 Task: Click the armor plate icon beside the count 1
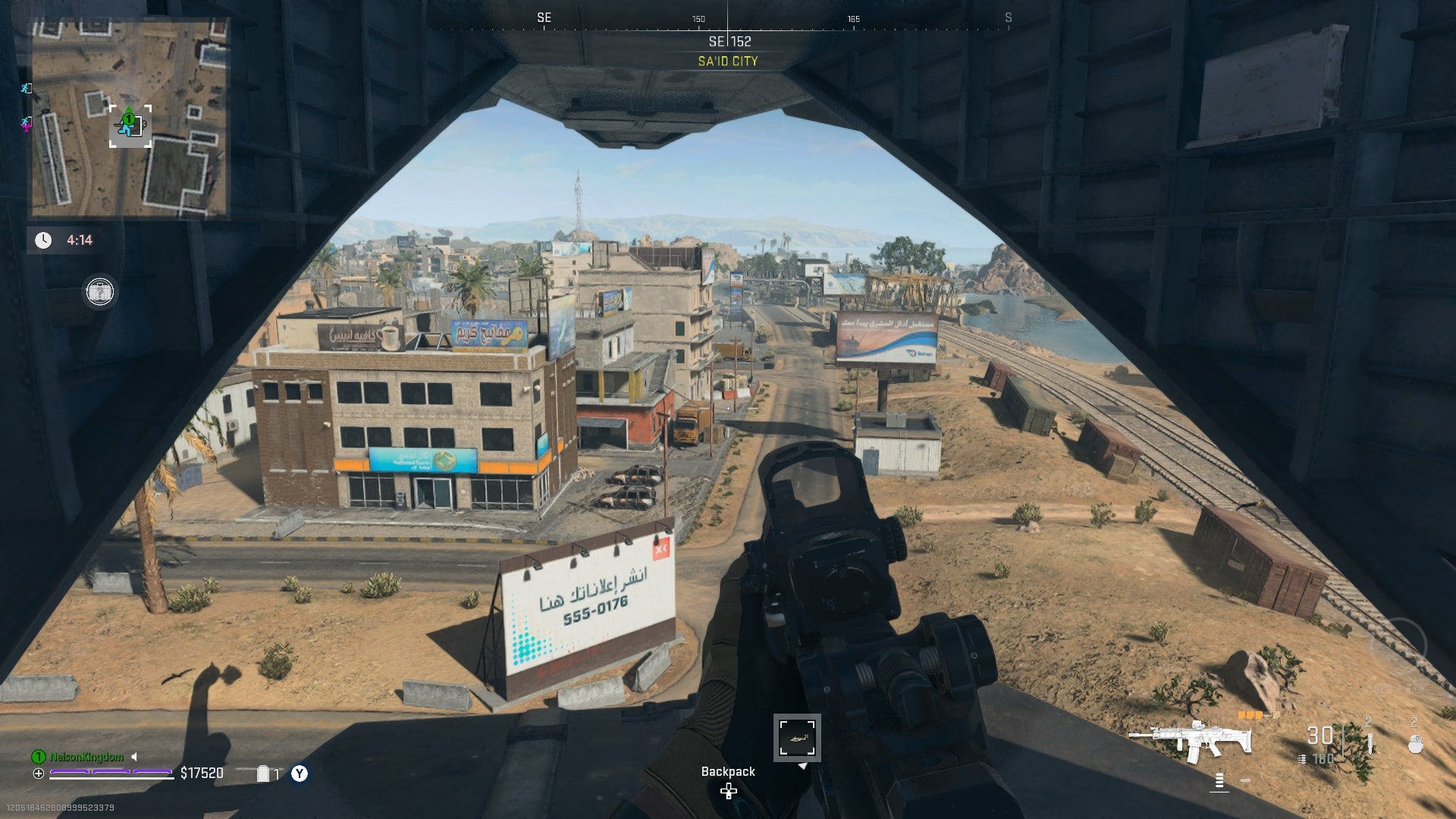click(x=264, y=772)
